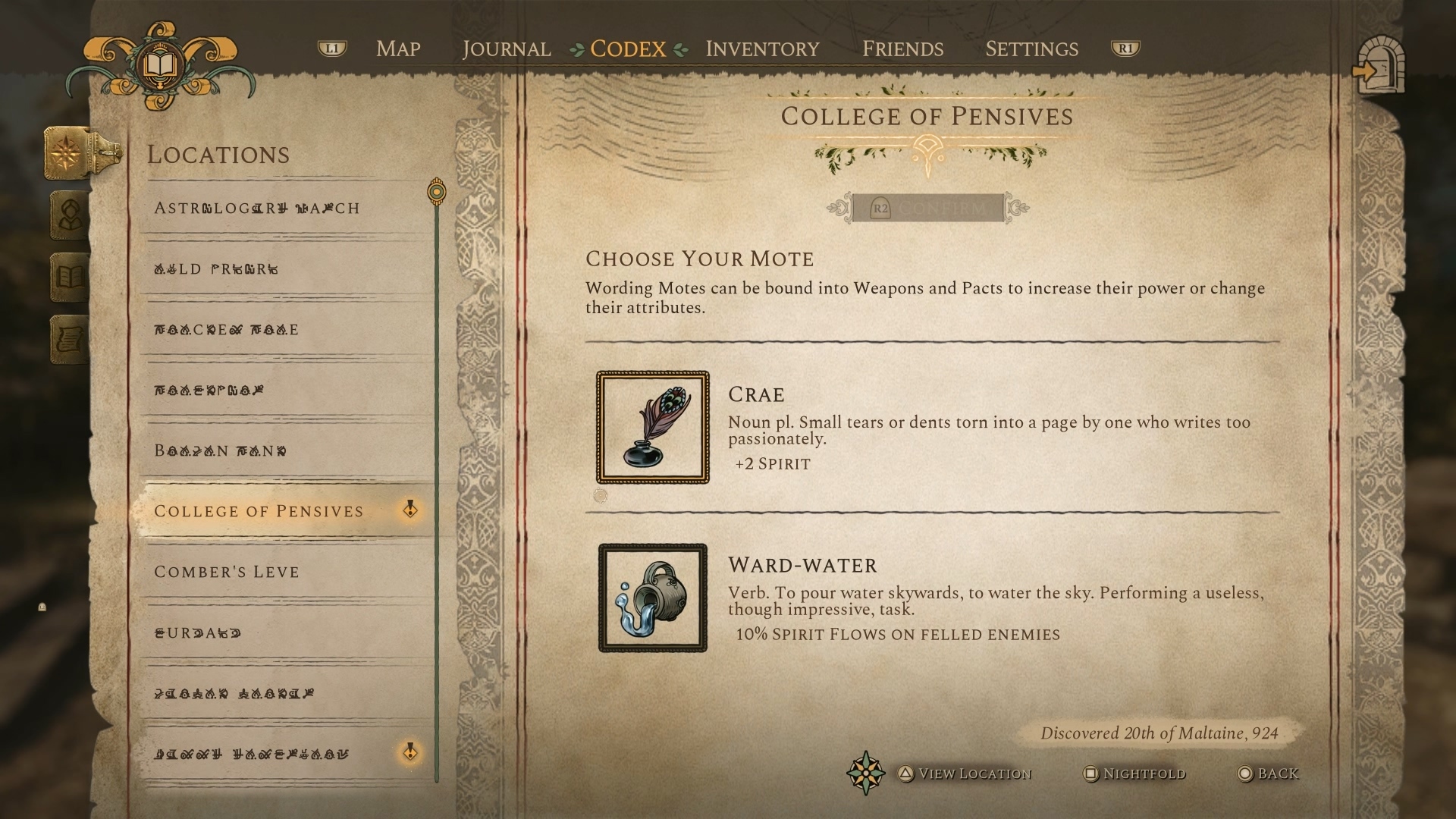1456x819 pixels.
Task: Select the scroll codex category
Action: tap(70, 339)
